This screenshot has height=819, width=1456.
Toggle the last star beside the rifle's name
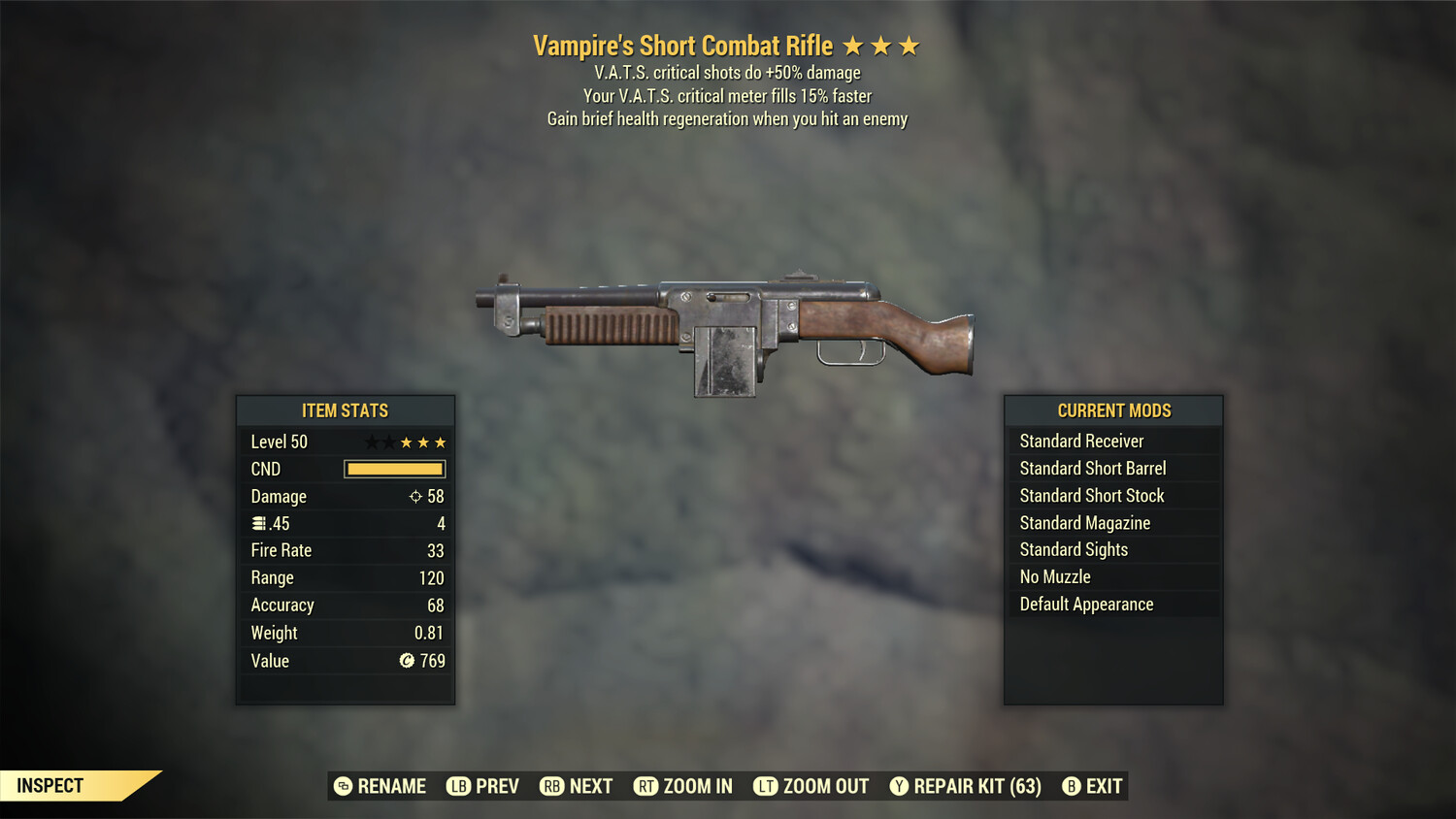pos(910,45)
